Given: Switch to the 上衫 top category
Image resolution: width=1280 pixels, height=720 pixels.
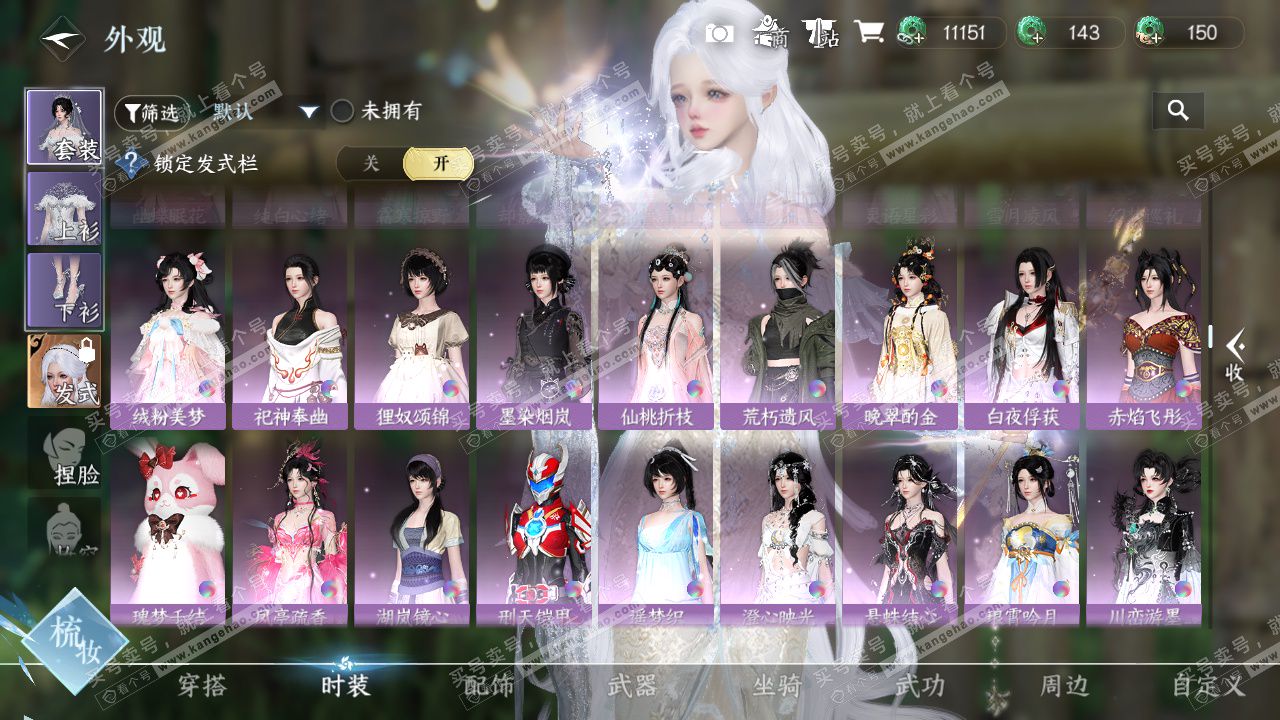Looking at the screenshot, I should (x=64, y=209).
